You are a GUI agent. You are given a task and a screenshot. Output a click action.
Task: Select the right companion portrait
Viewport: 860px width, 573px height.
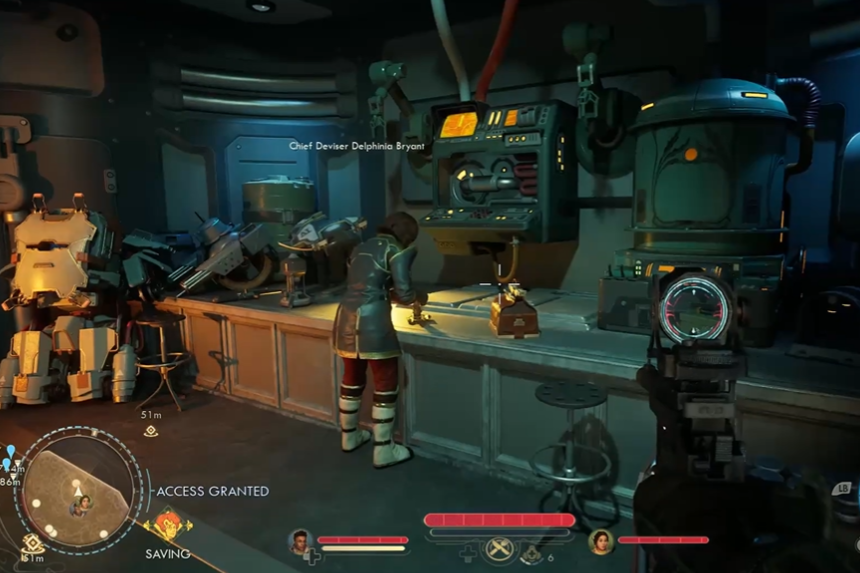point(601,541)
